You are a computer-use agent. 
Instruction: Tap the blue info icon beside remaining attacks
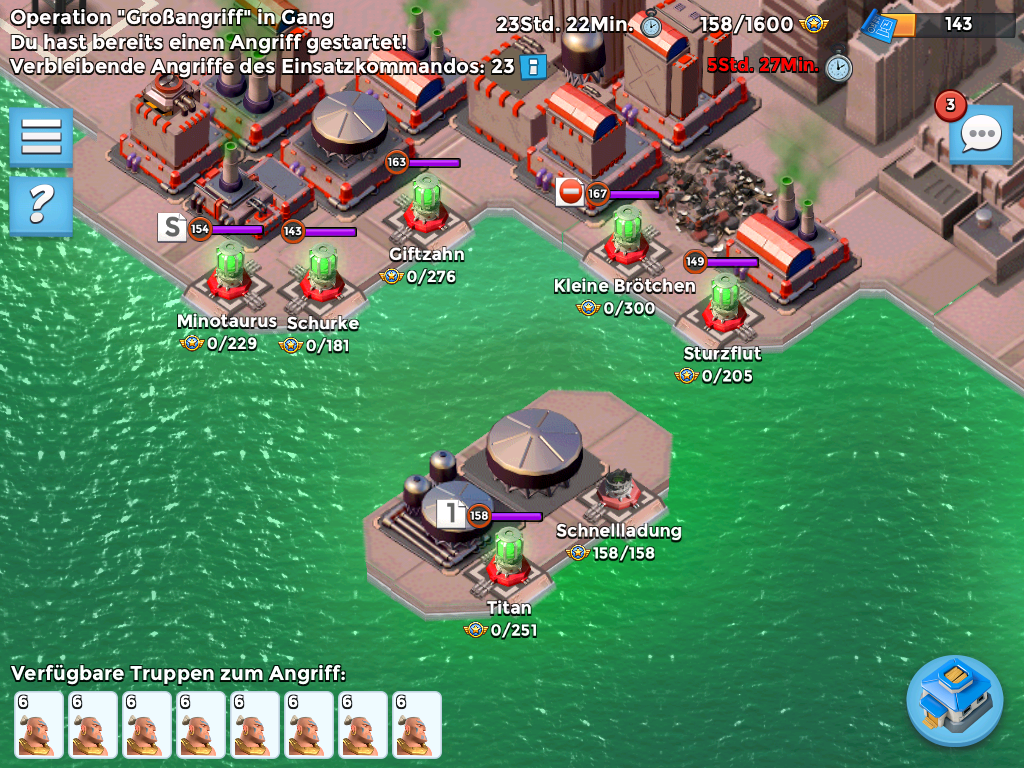click(x=534, y=67)
